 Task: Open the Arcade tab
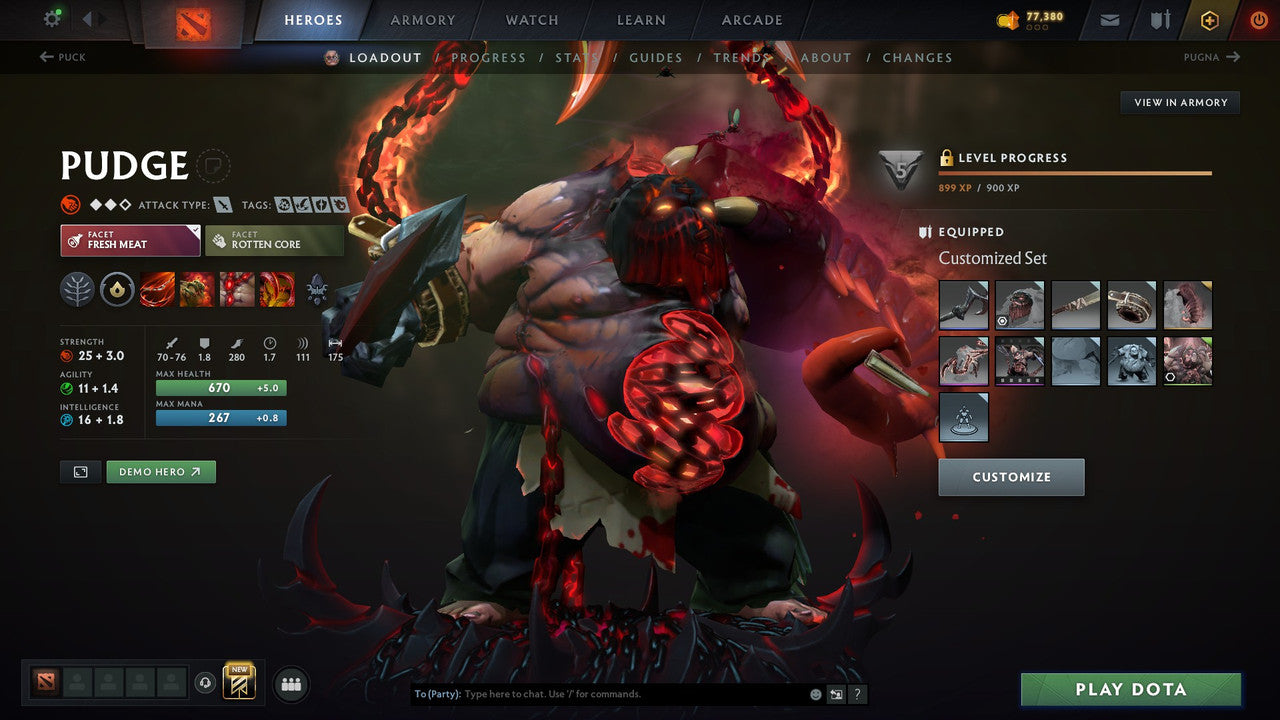click(x=751, y=19)
